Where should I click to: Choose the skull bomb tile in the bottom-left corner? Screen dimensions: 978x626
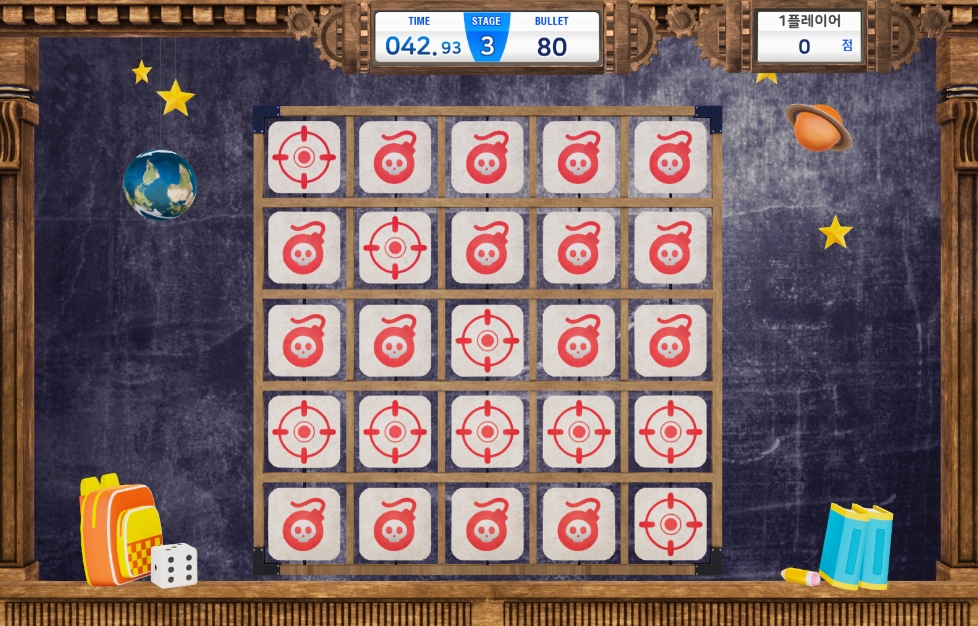point(304,524)
